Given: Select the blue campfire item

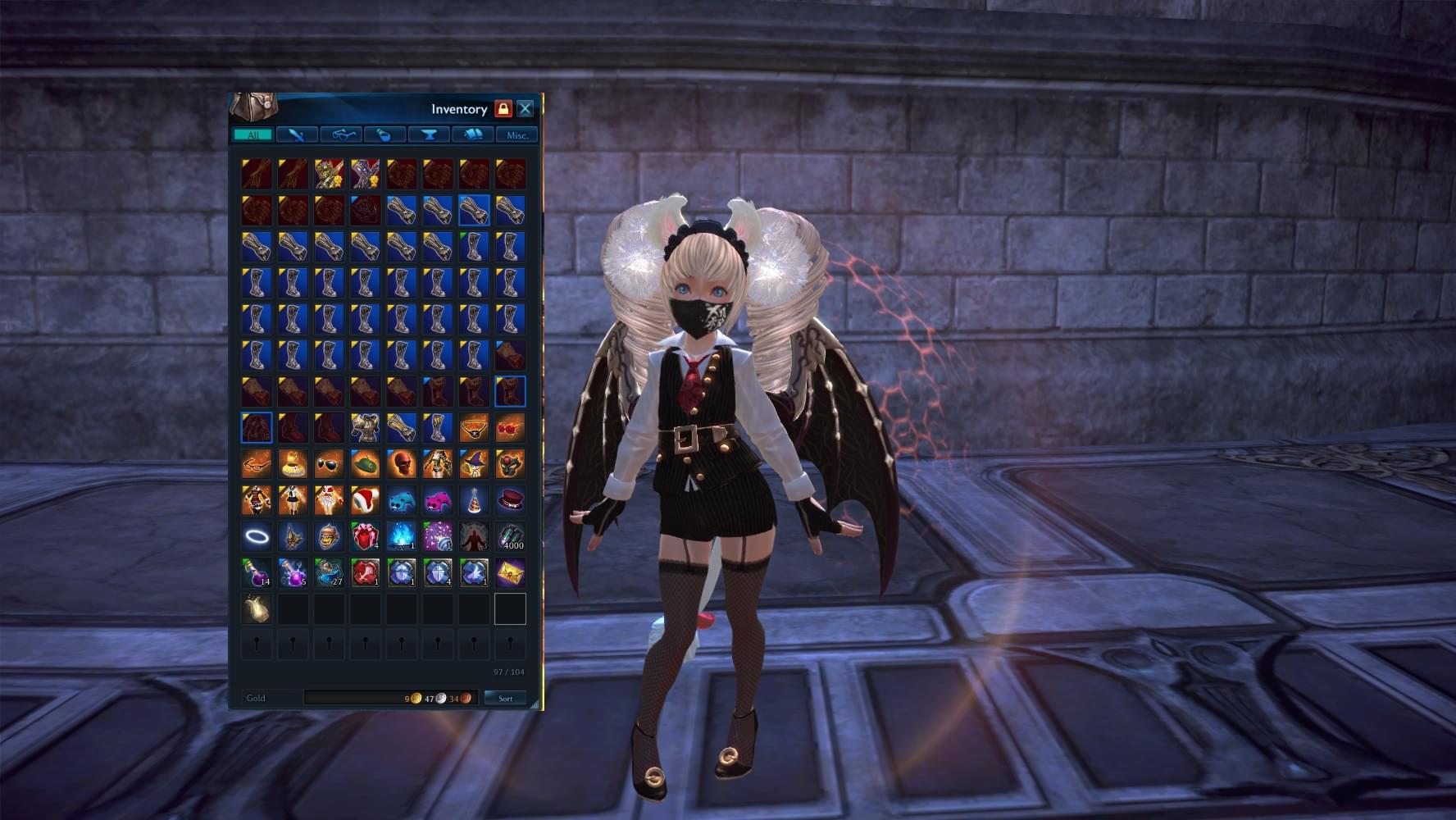Looking at the screenshot, I should (x=401, y=536).
